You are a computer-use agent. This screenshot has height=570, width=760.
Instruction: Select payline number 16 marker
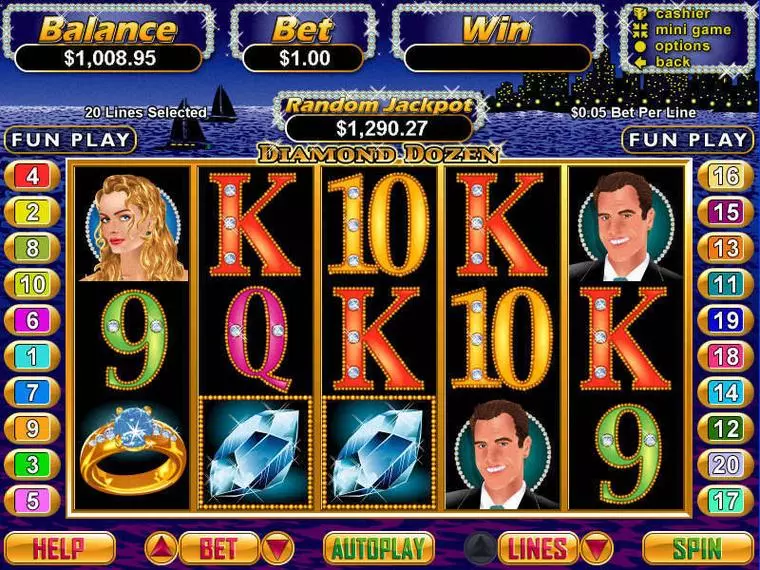[x=727, y=177]
